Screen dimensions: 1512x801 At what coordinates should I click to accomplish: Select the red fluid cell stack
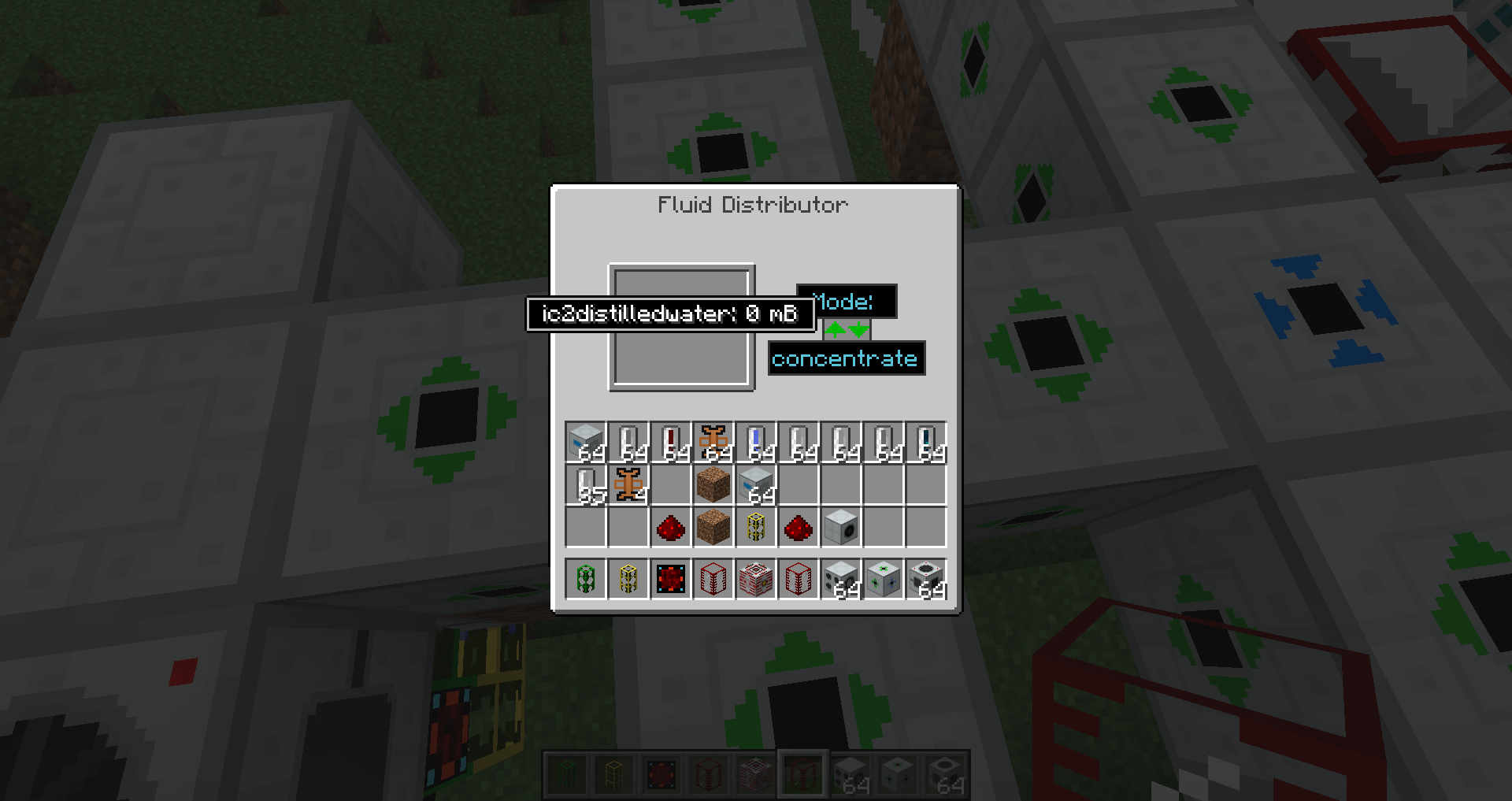pyautogui.click(x=671, y=443)
